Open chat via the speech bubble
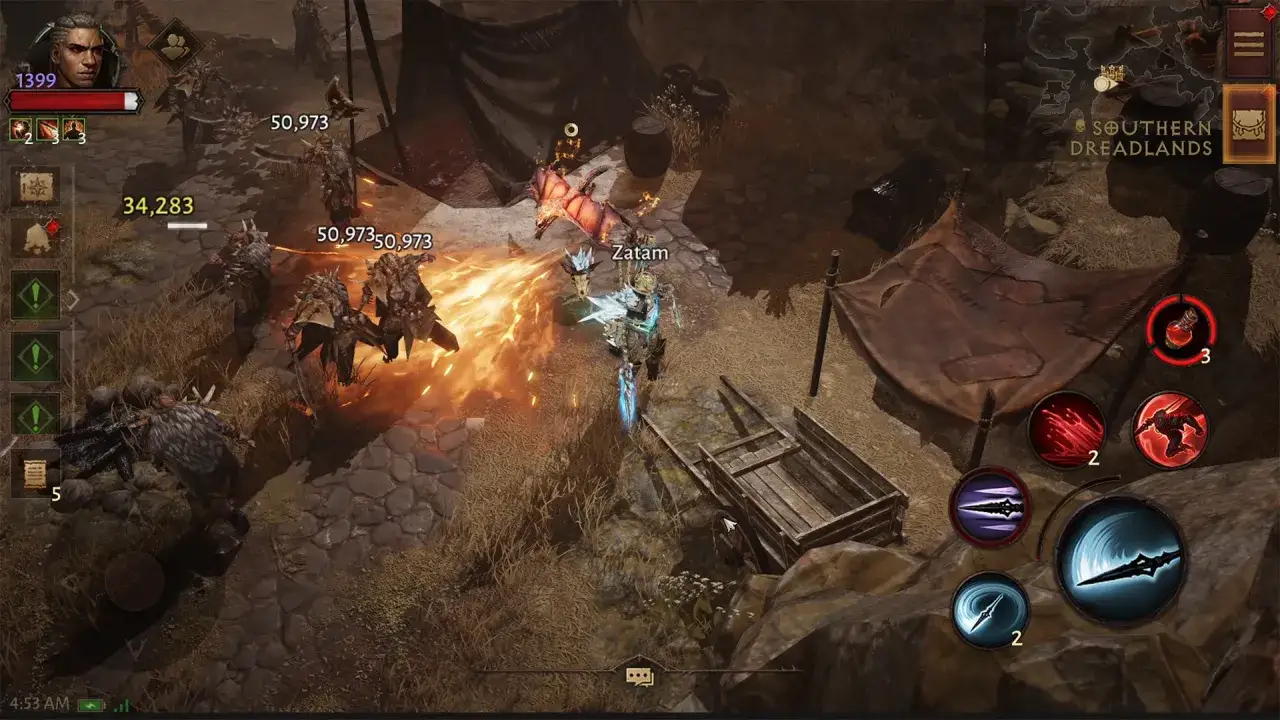 pos(640,677)
